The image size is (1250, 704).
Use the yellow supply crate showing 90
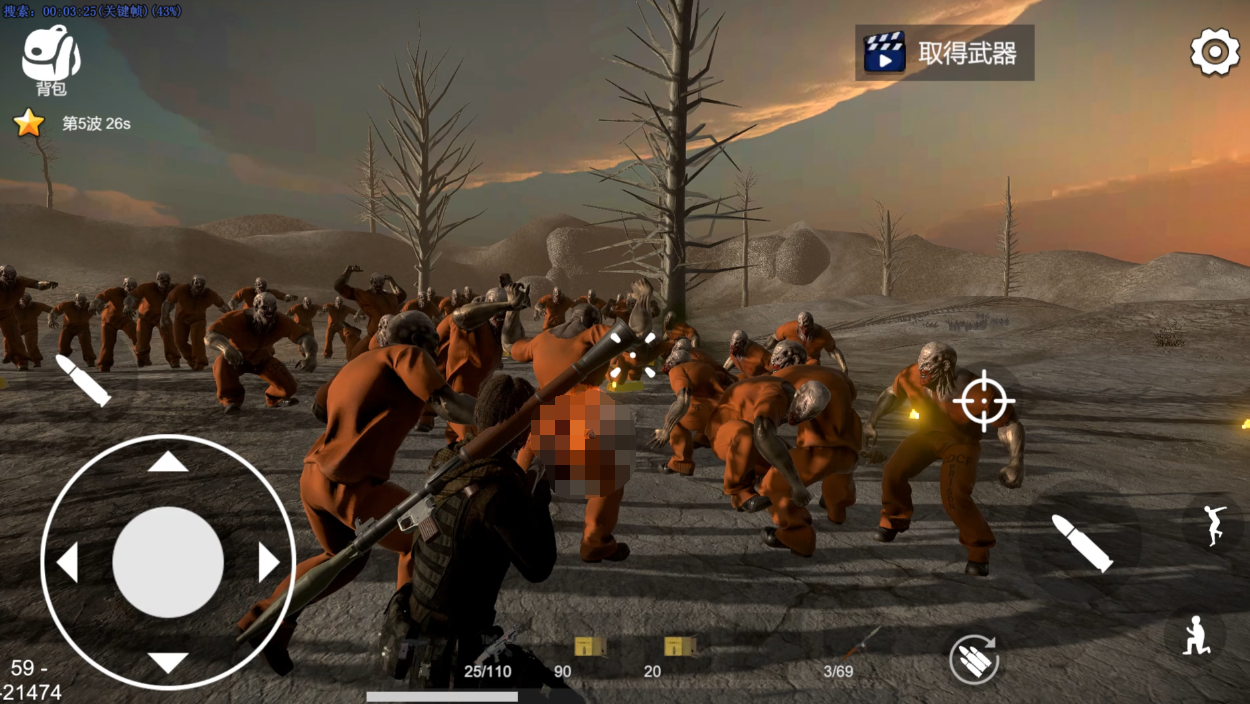589,647
